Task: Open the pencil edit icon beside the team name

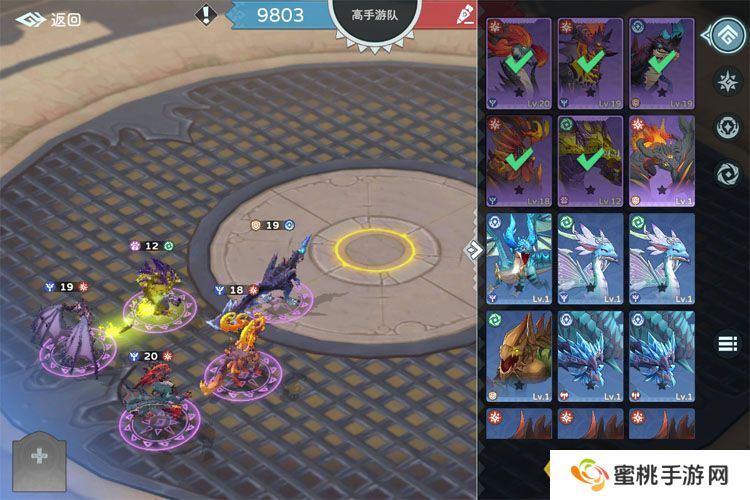Action: click(465, 14)
